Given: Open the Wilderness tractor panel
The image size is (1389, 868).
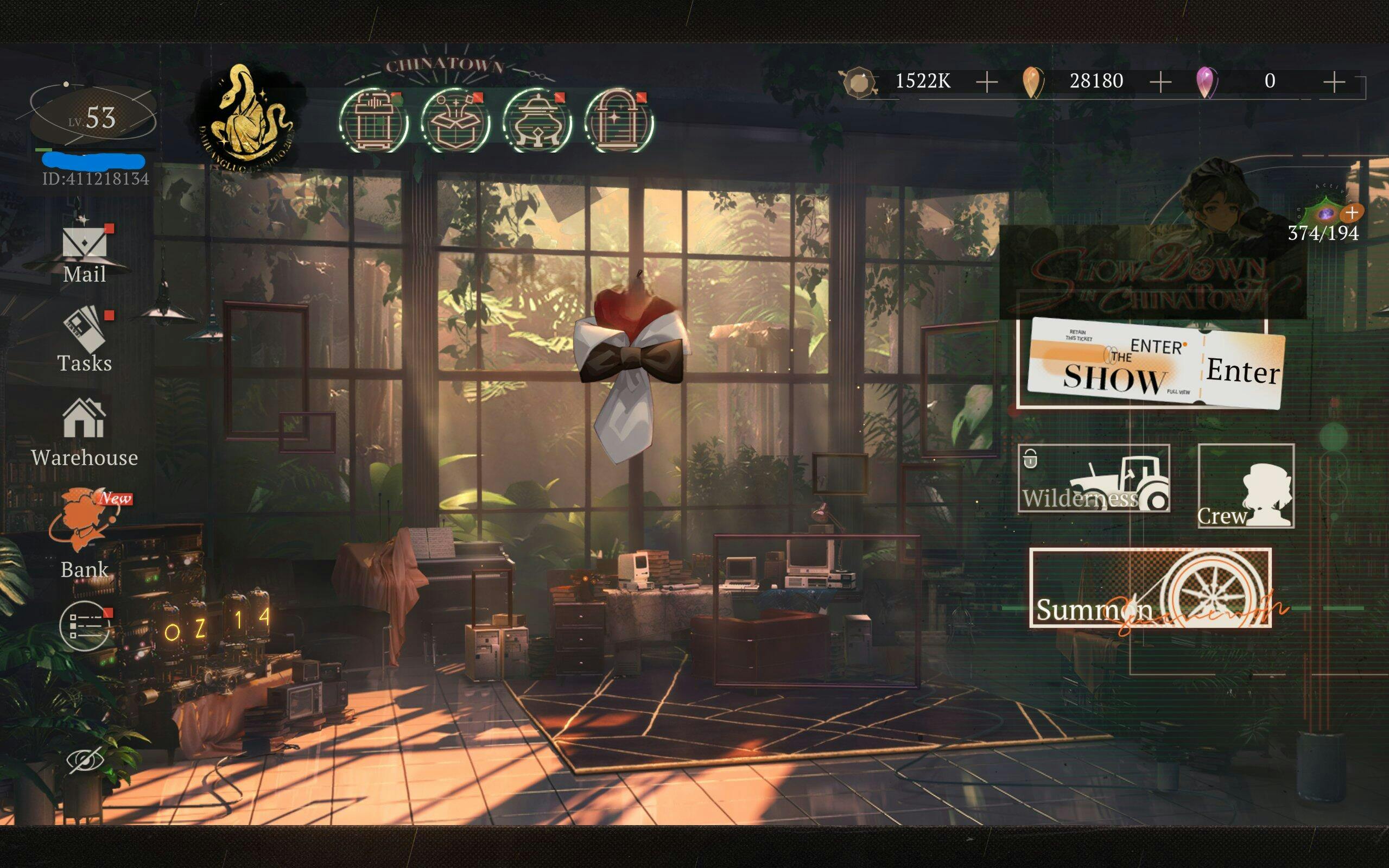Looking at the screenshot, I should [x=1094, y=478].
